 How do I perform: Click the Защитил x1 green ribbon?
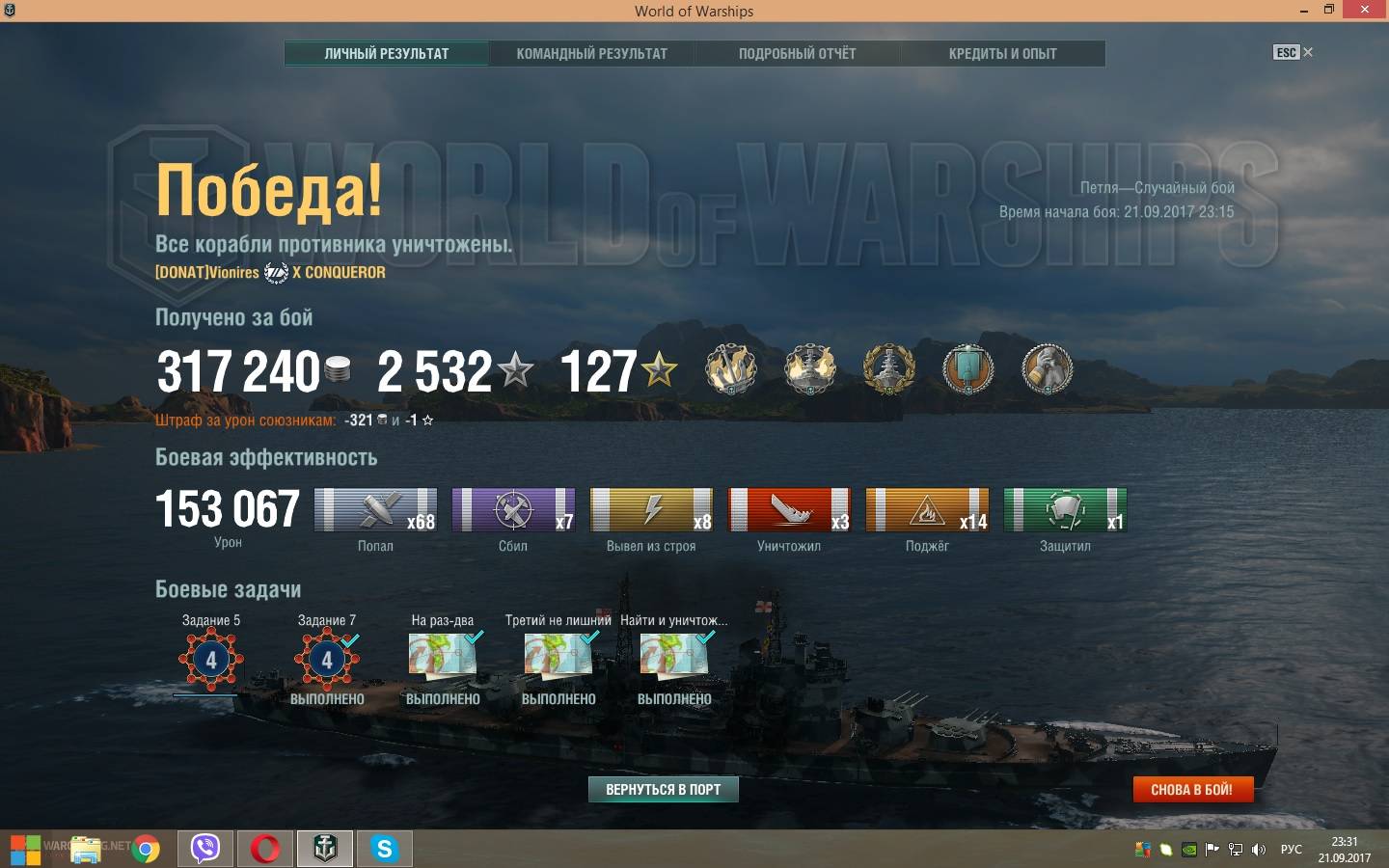coord(1065,510)
